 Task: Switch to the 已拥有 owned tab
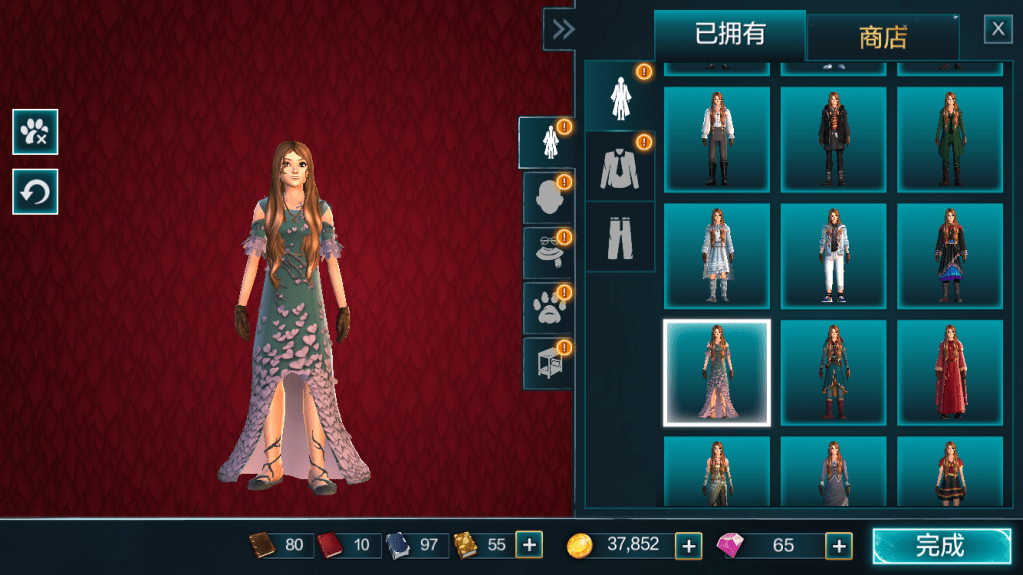730,35
